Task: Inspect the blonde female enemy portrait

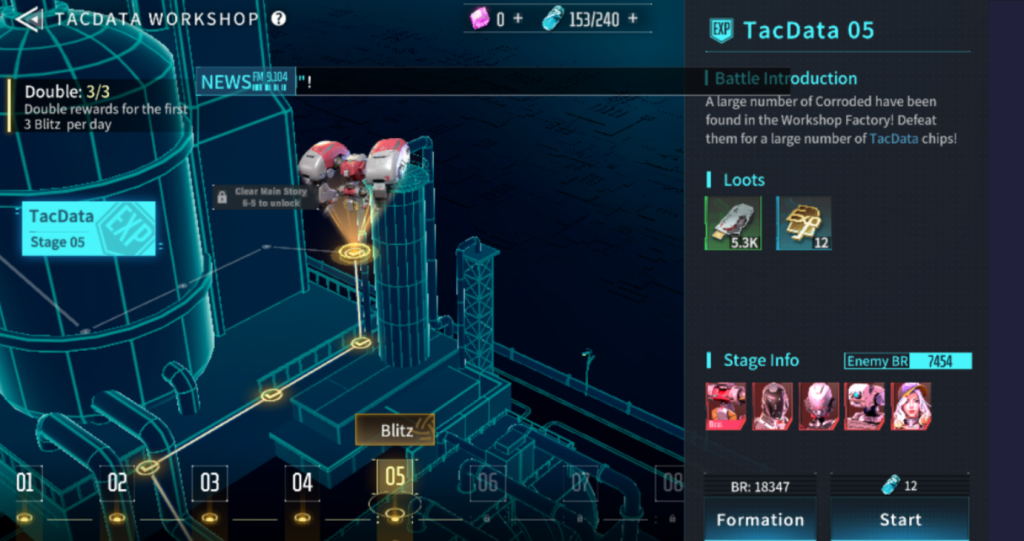Action: [x=911, y=406]
